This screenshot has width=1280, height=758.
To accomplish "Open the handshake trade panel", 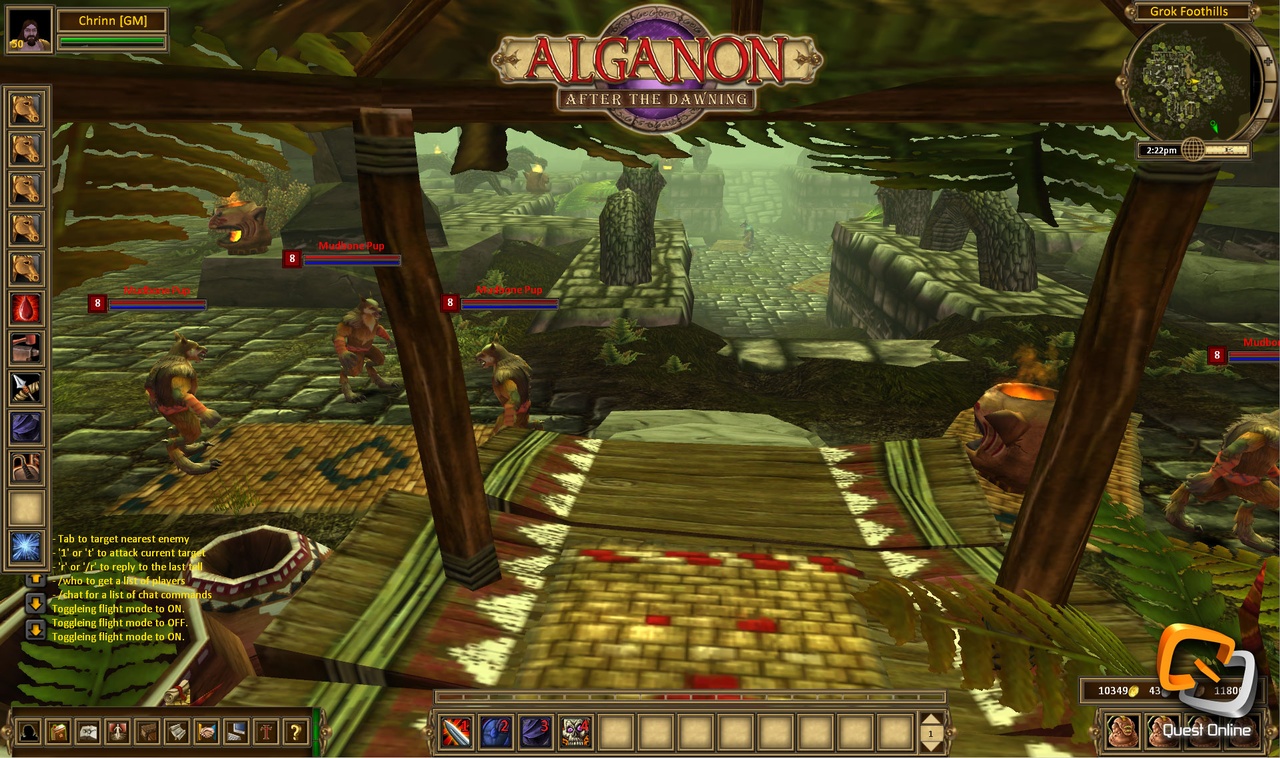I will (x=207, y=730).
